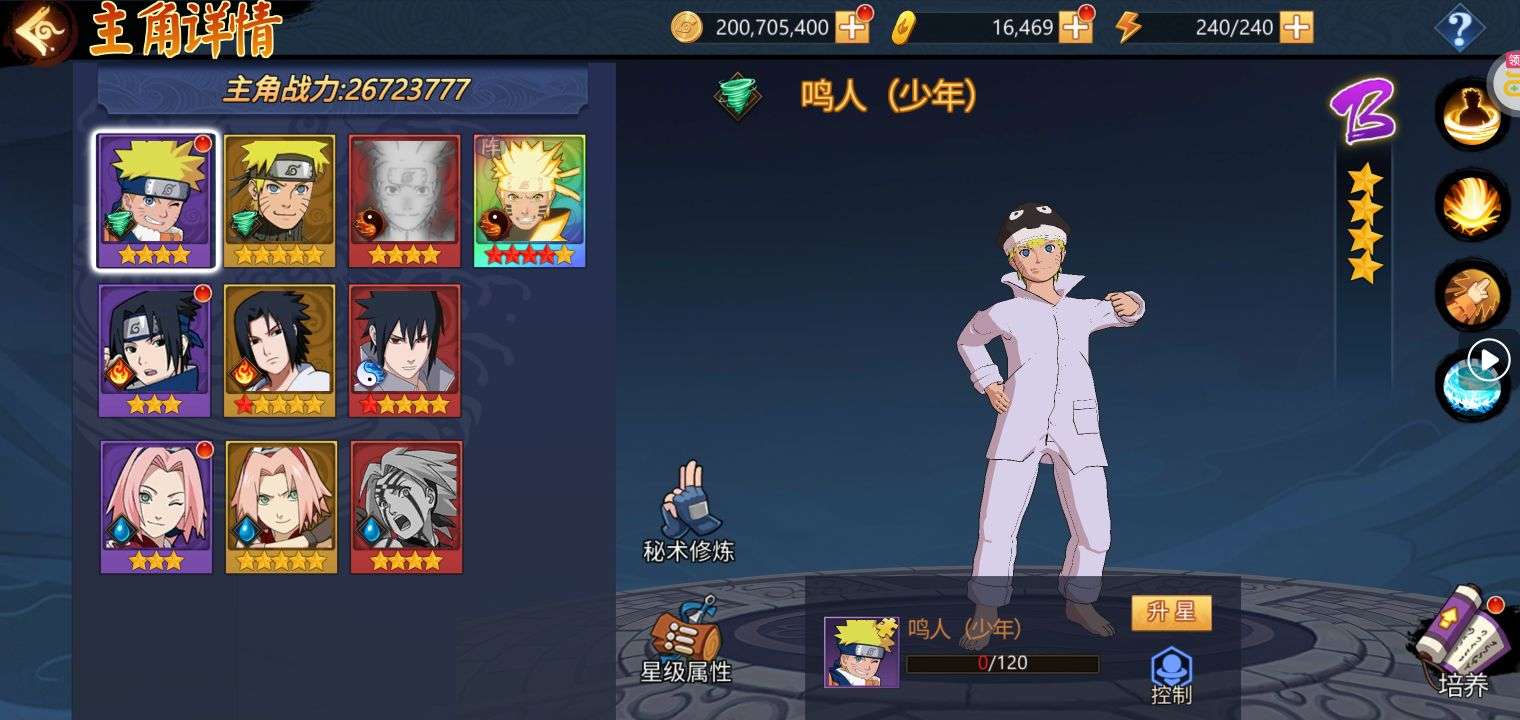The height and width of the screenshot is (720, 1520).
Task: Add gold ingots with the plus button
Action: tap(1075, 27)
